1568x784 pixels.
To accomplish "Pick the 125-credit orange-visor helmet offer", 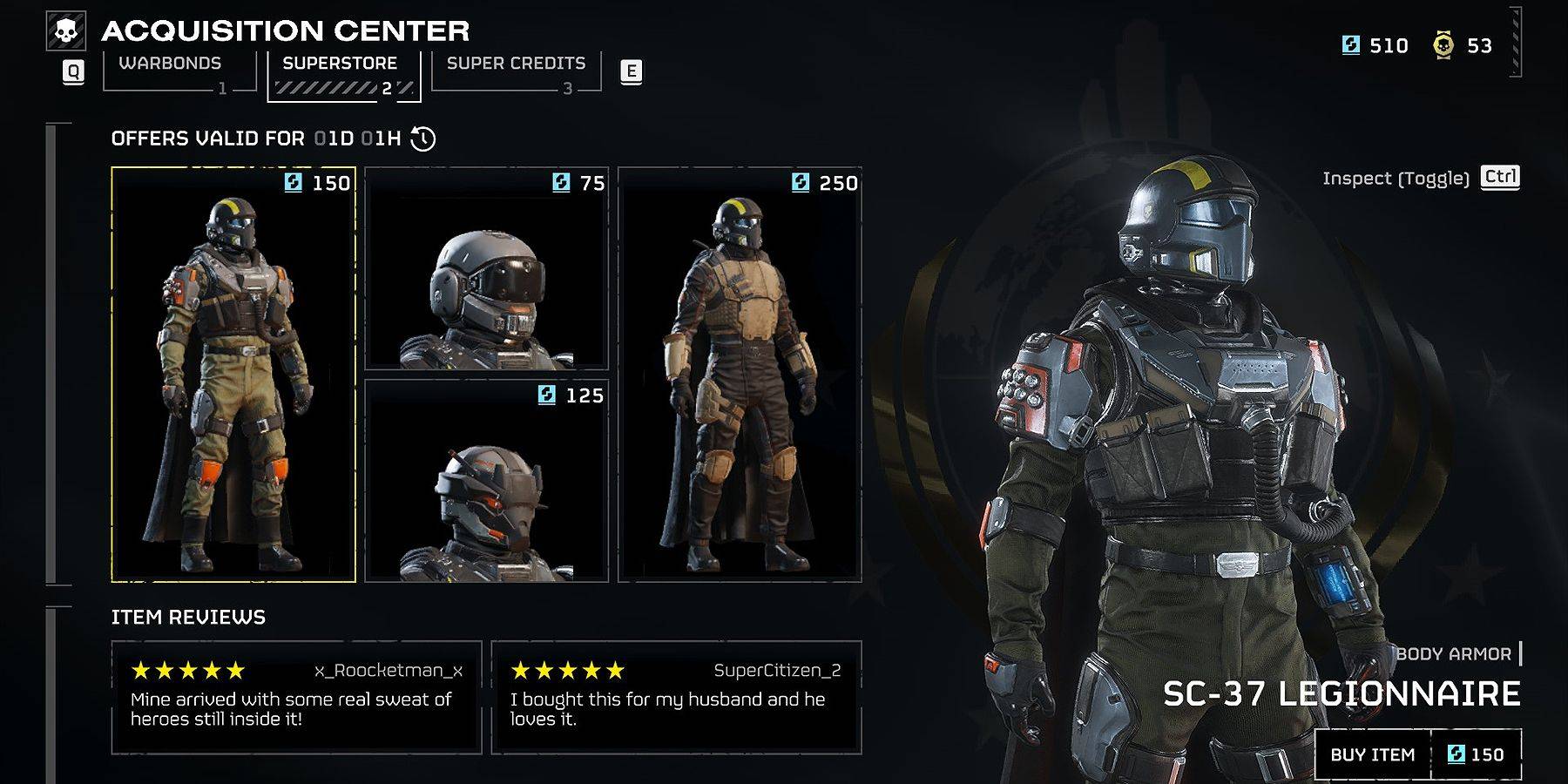I will point(486,481).
